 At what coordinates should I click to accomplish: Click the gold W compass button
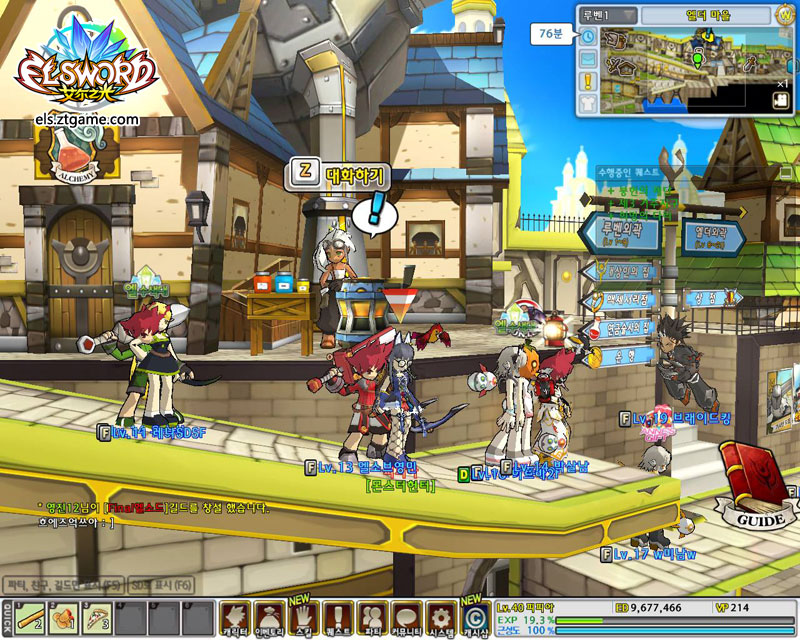[x=784, y=15]
